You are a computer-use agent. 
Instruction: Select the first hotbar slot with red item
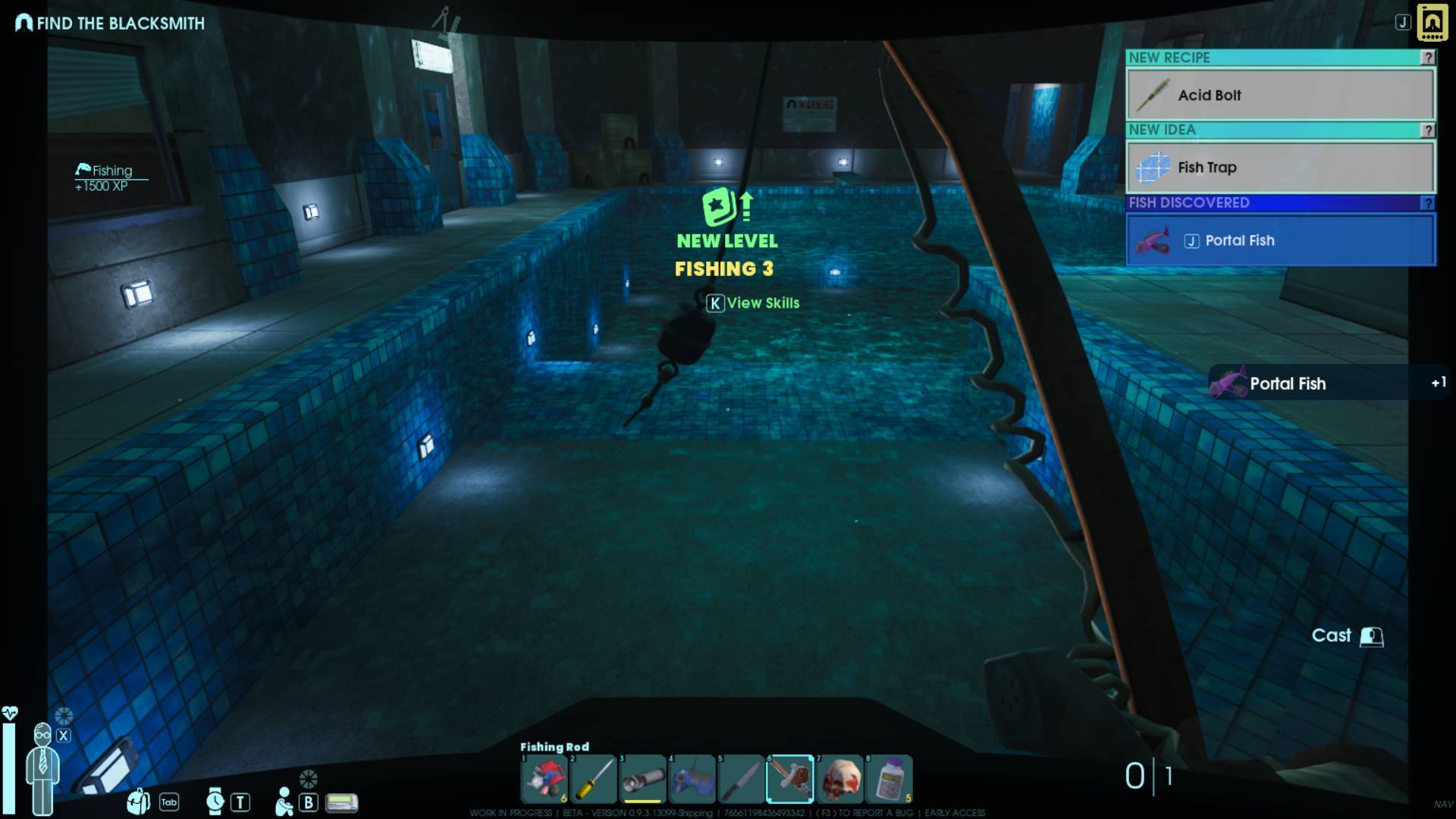pos(544,779)
